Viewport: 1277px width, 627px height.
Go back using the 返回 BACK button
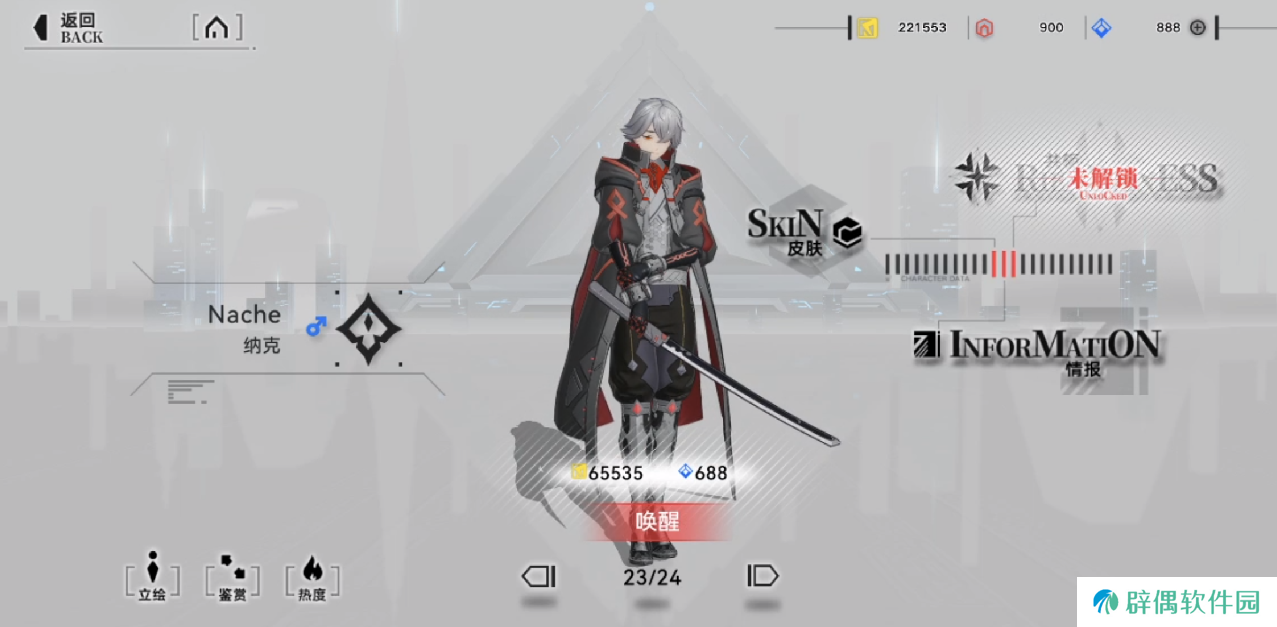click(69, 27)
